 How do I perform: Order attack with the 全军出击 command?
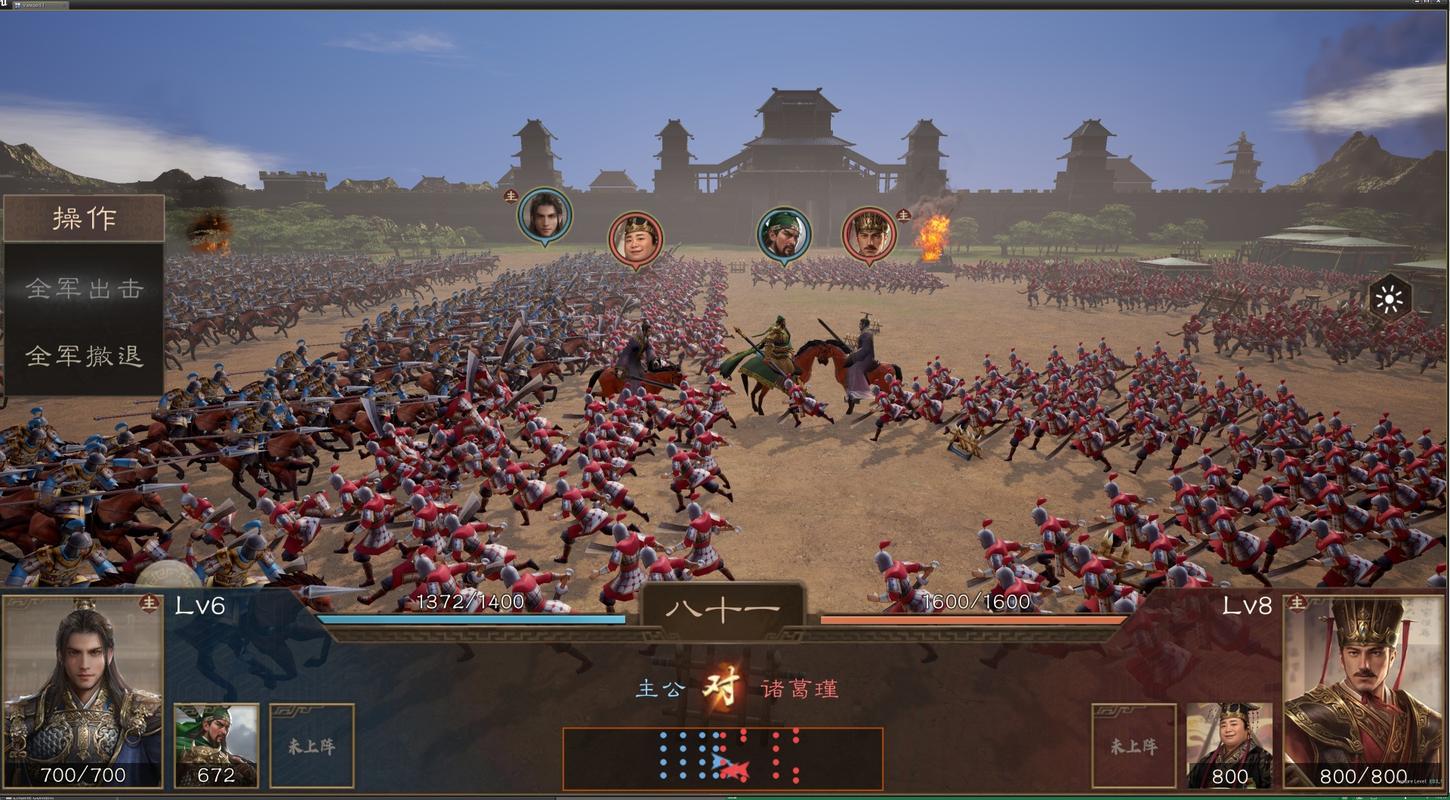tap(85, 288)
